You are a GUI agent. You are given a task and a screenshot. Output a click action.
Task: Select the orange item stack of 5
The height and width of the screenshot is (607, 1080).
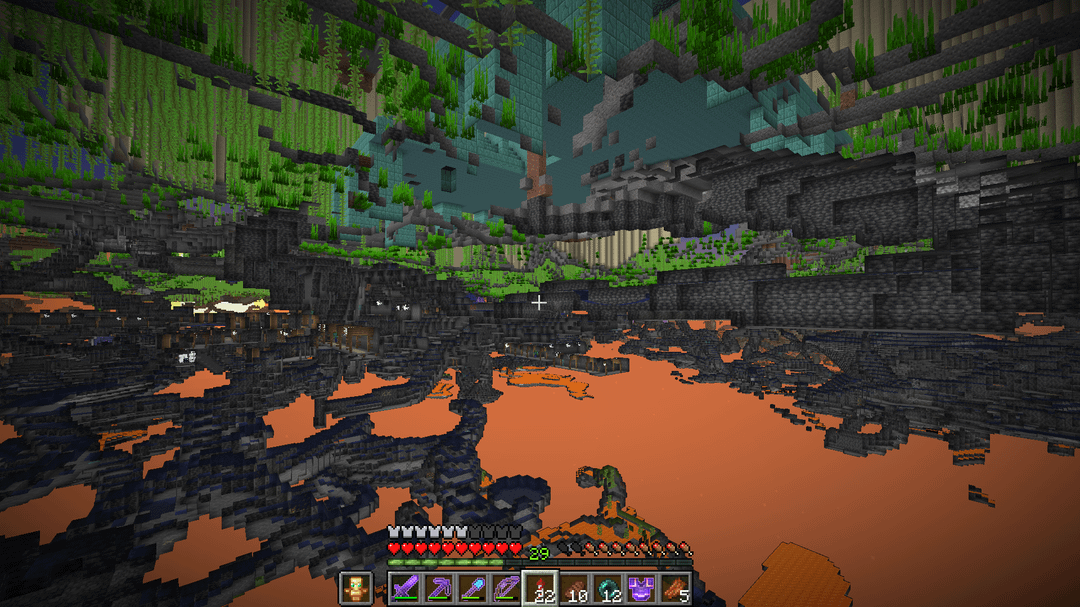tap(677, 588)
